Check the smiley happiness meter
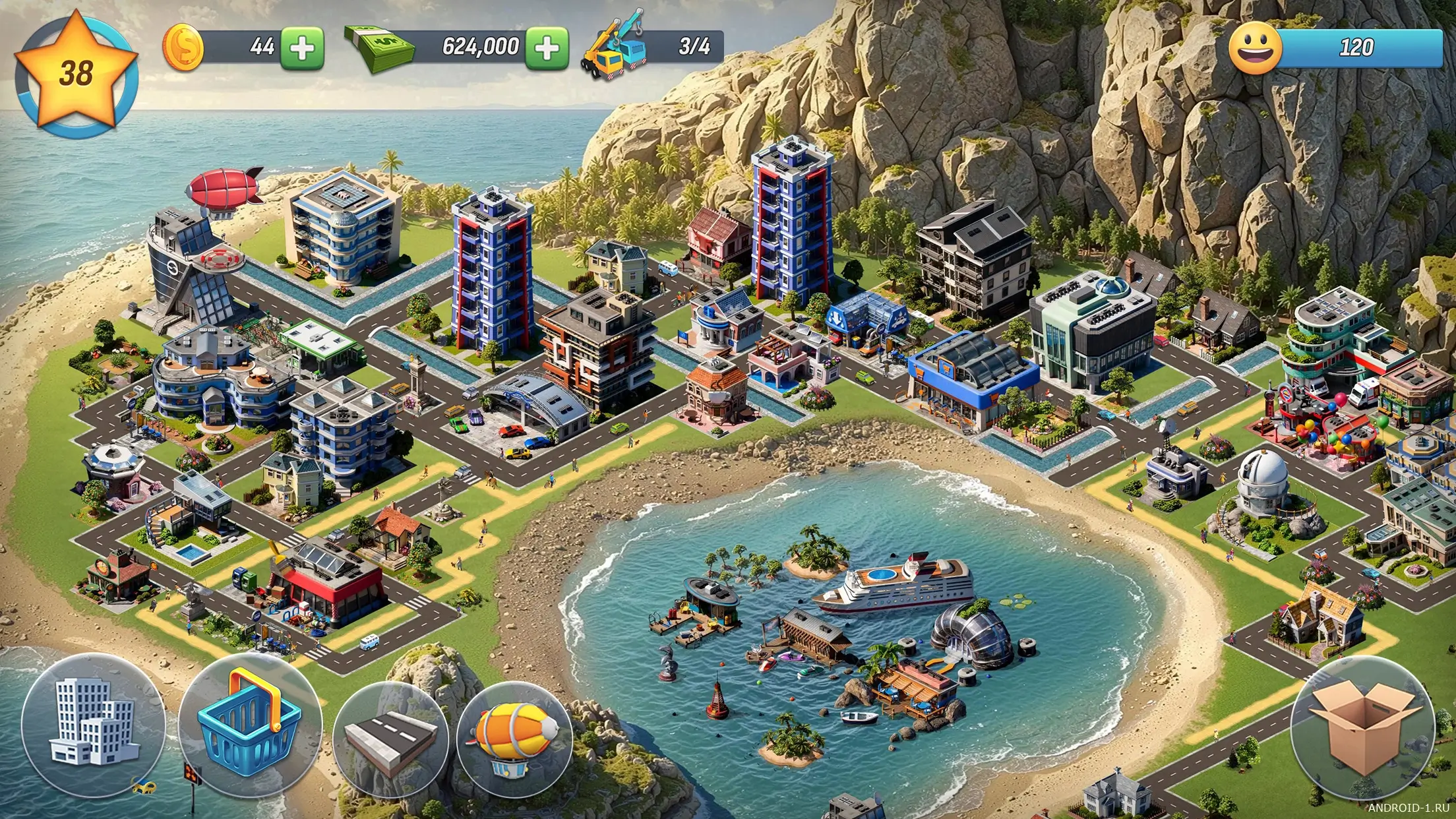1456x819 pixels. click(1335, 47)
